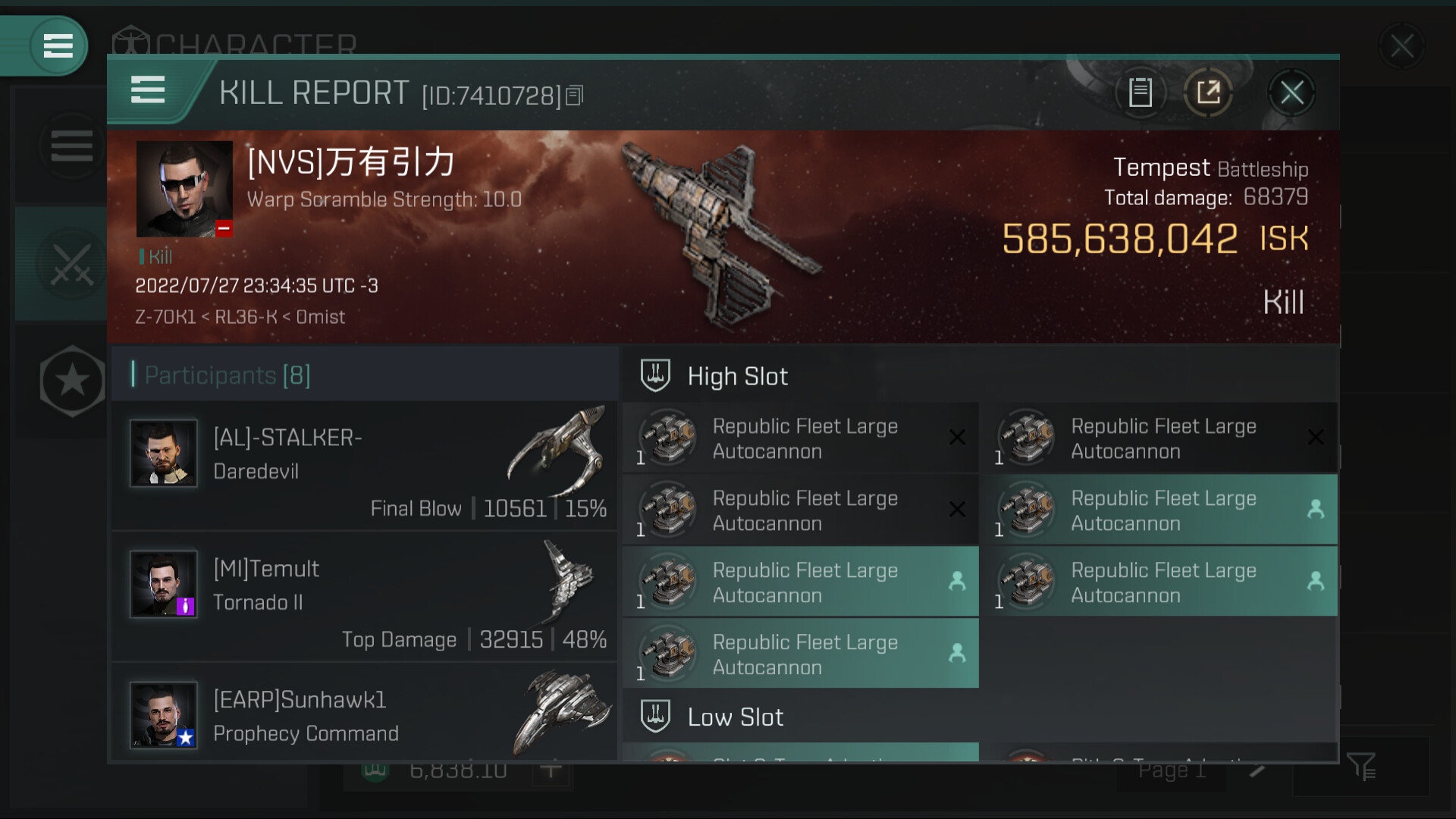Copy the kill report ID
Screen dimensions: 1456x819
point(575,96)
